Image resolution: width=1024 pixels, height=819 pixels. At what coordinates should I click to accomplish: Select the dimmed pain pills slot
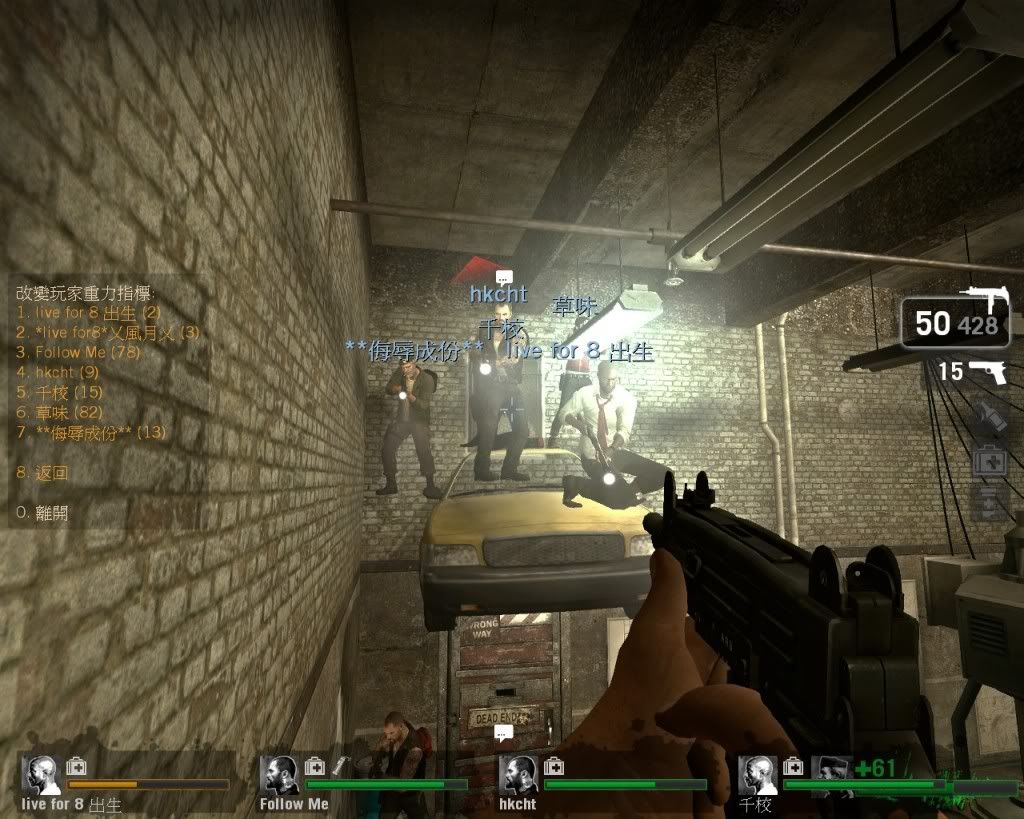coord(989,503)
